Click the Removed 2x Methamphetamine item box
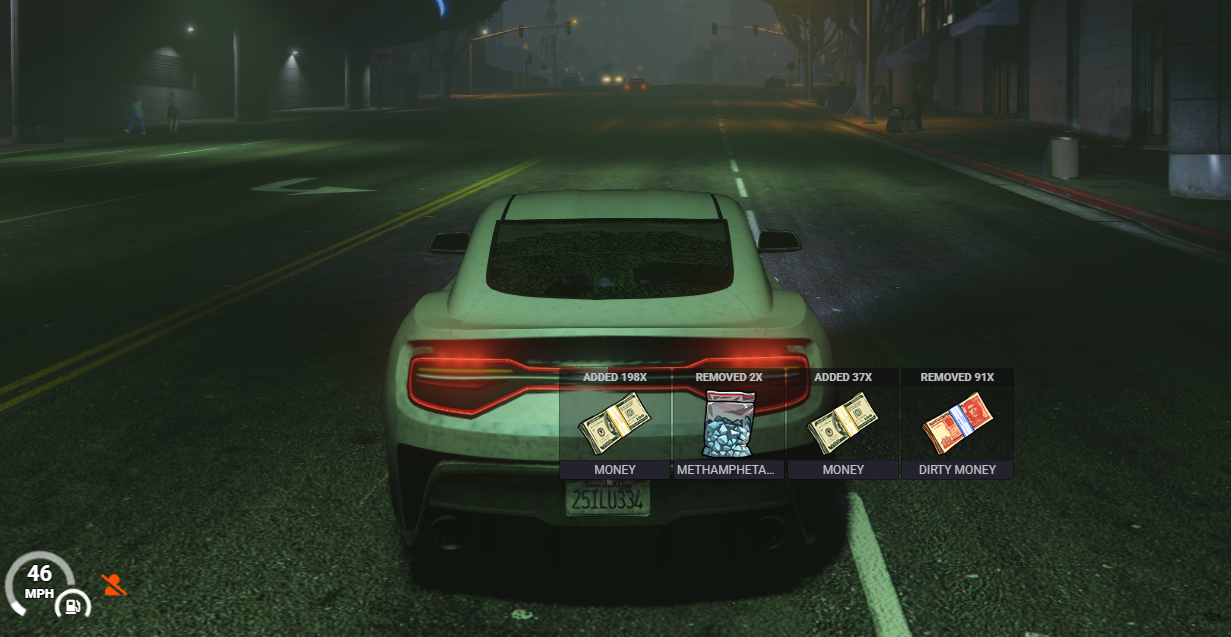This screenshot has height=637, width=1231. pyautogui.click(x=729, y=424)
